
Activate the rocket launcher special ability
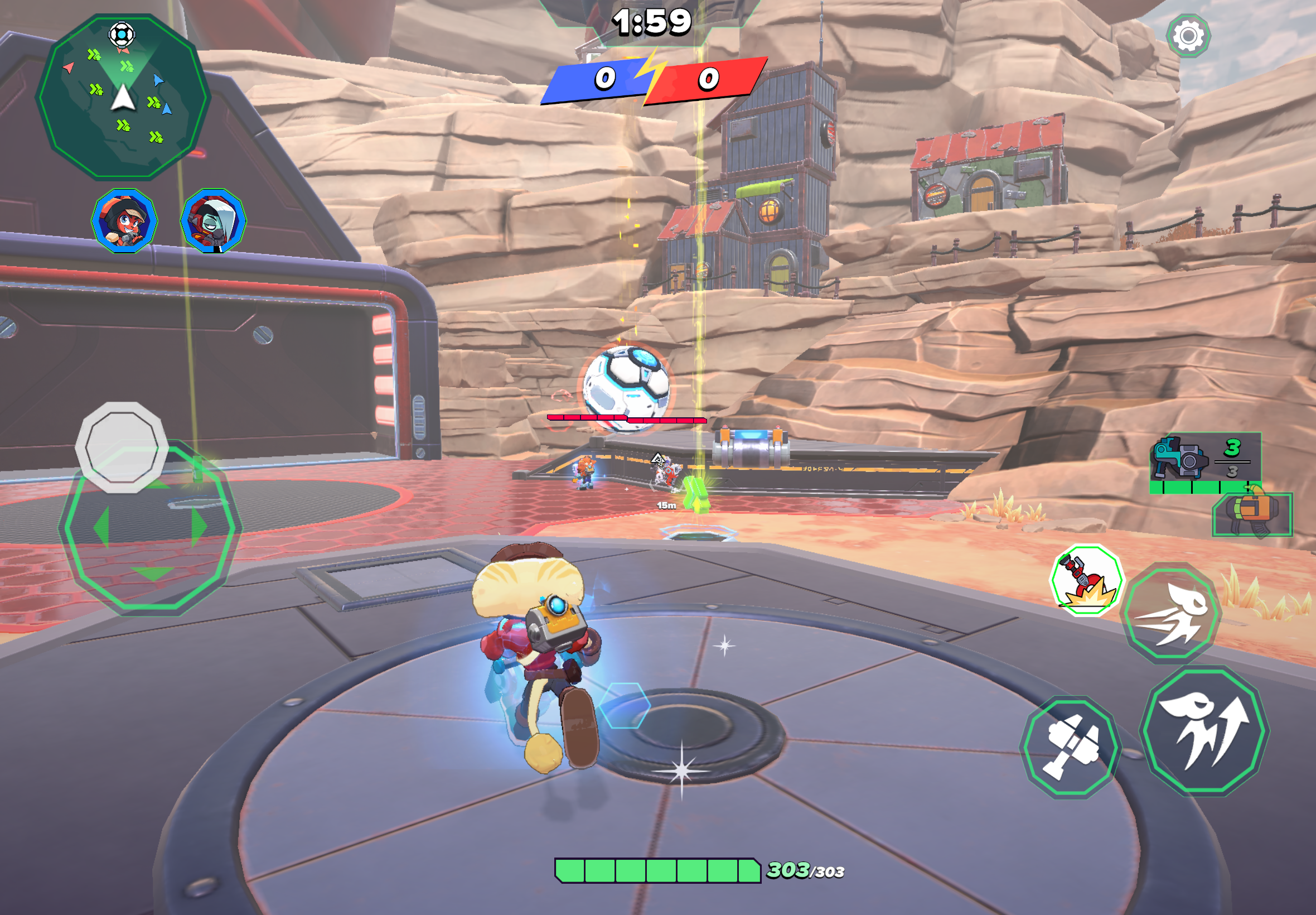pyautogui.click(x=1086, y=580)
